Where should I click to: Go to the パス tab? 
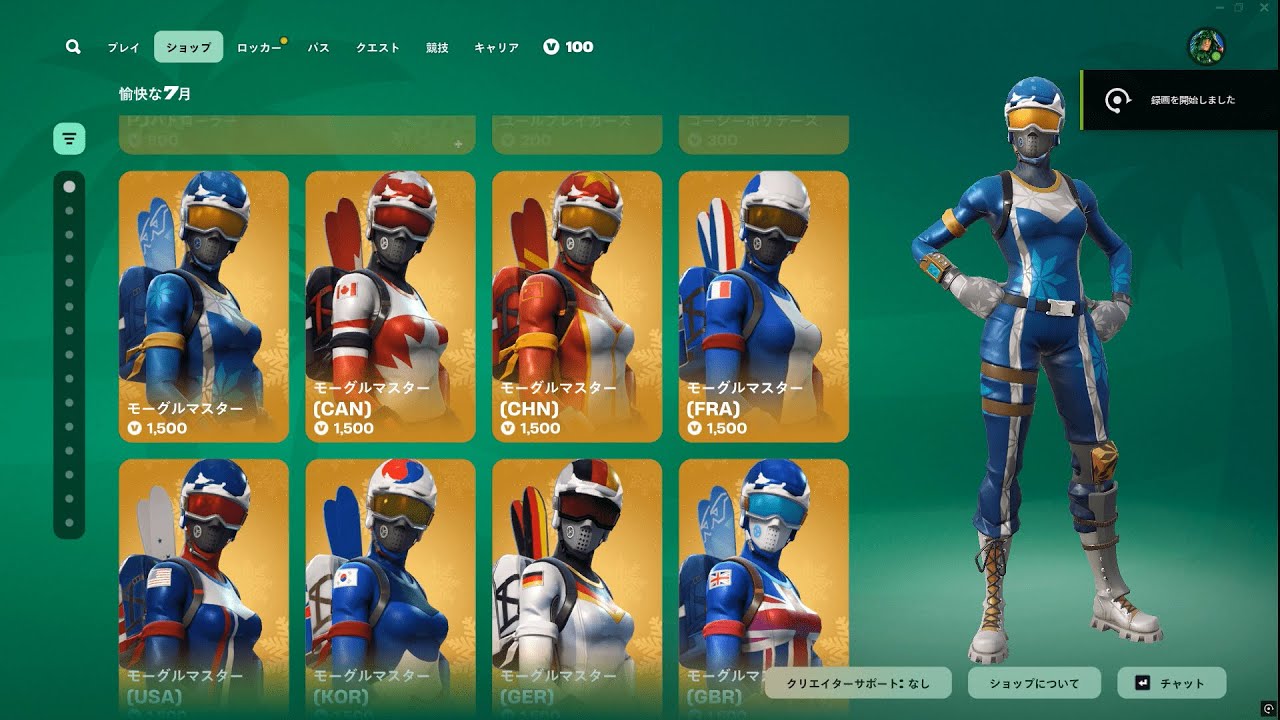[318, 47]
